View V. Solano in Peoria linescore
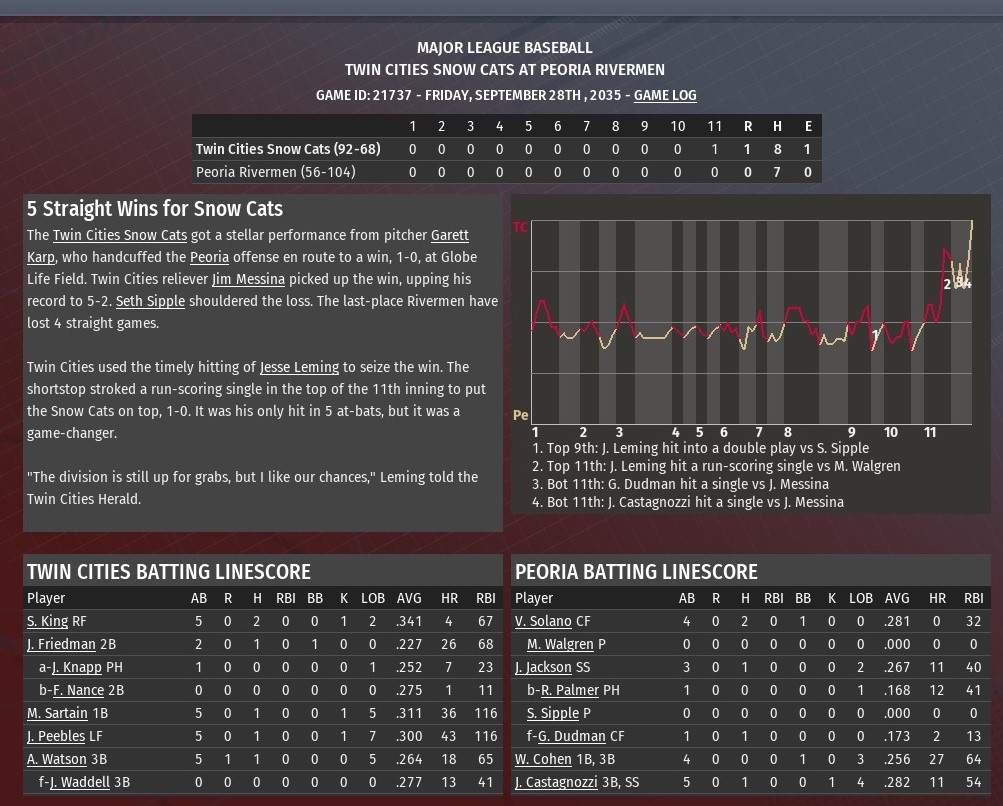This screenshot has height=806, width=1003. (x=543, y=621)
